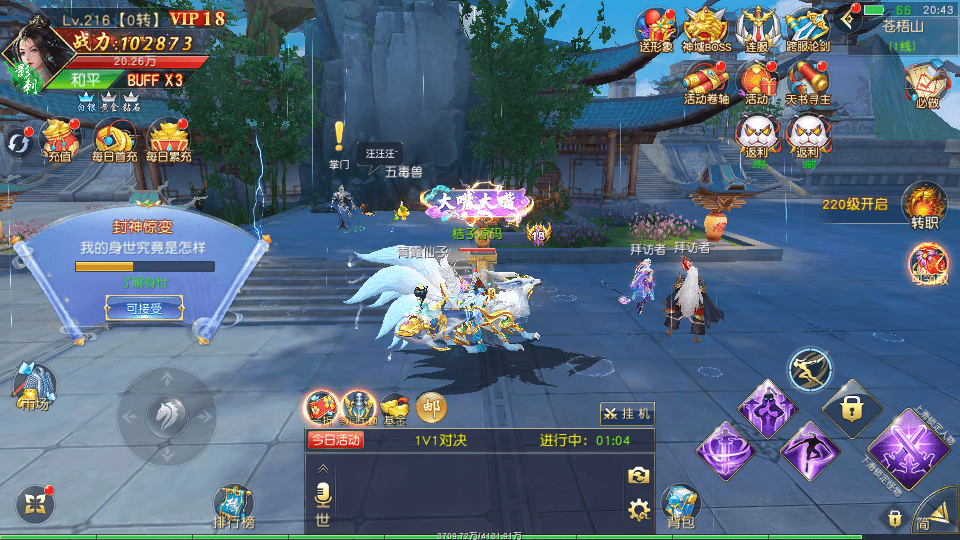960x540 pixels.
Task: Open the 神域BOSS menu icon
Action: click(x=707, y=28)
